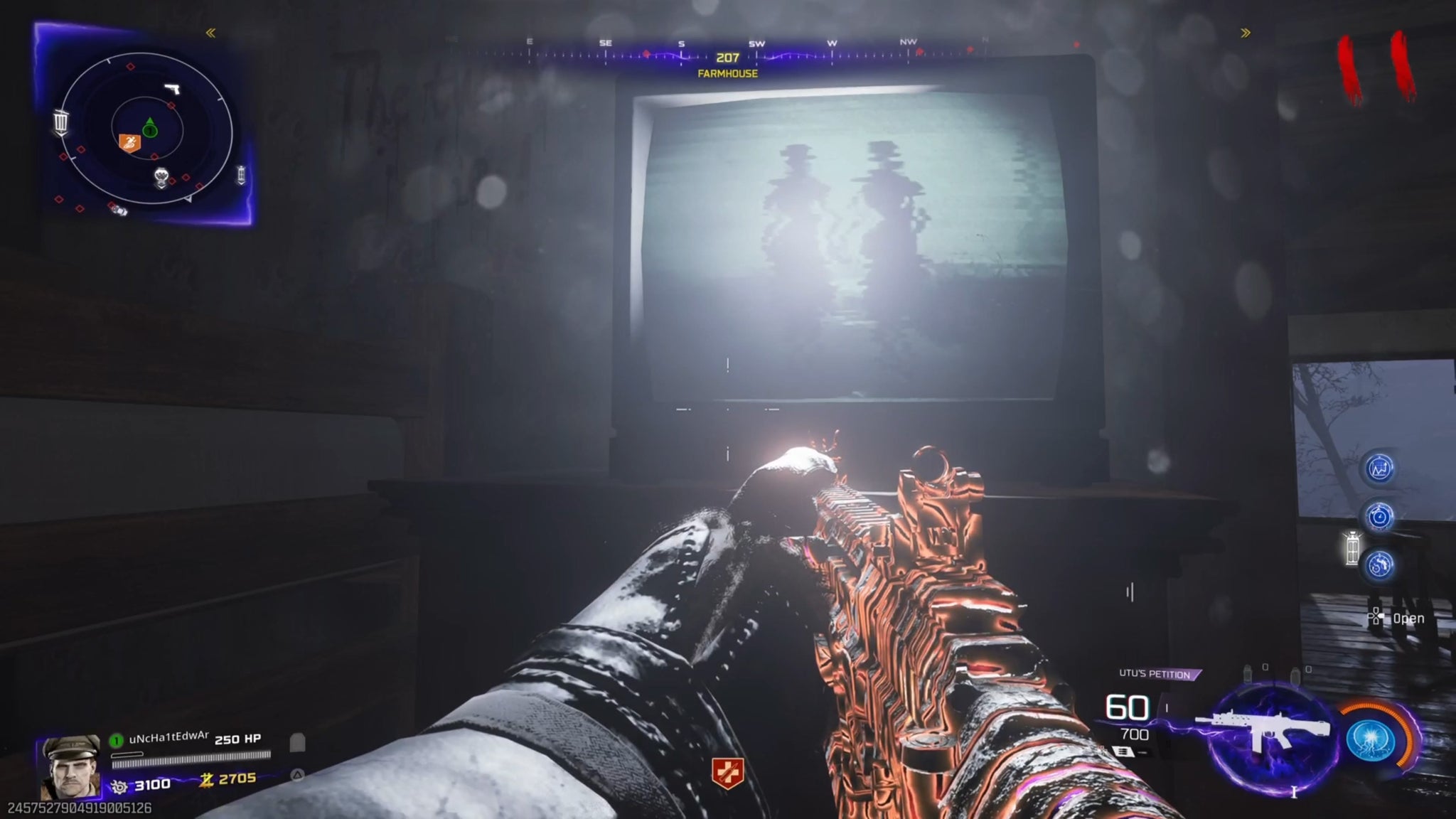Click the compass bar showing Farmhouse heading
The height and width of the screenshot is (819, 1456).
pos(727,57)
